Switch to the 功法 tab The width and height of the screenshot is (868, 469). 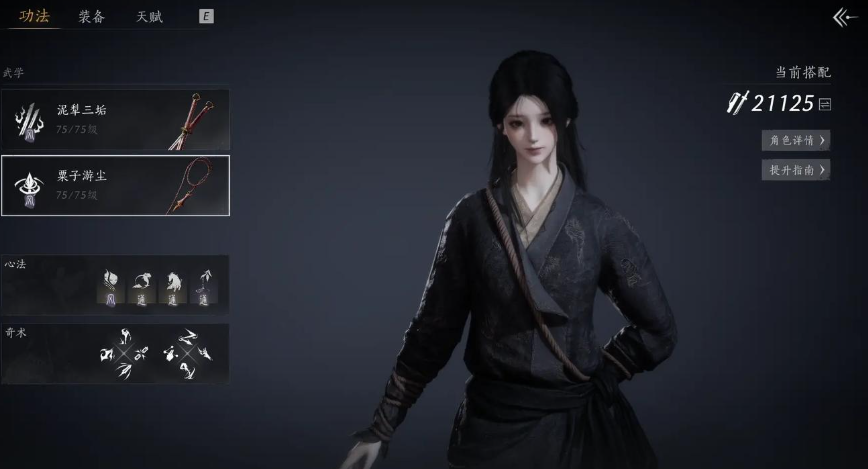(x=34, y=16)
